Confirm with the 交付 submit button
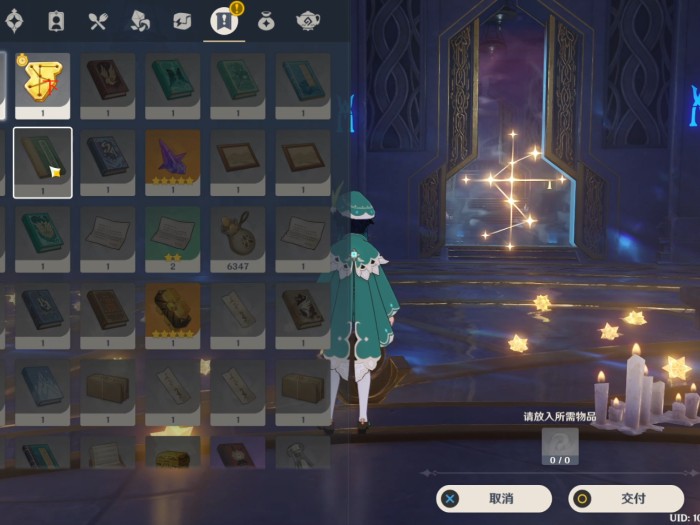Image resolution: width=700 pixels, height=525 pixels. (626, 498)
